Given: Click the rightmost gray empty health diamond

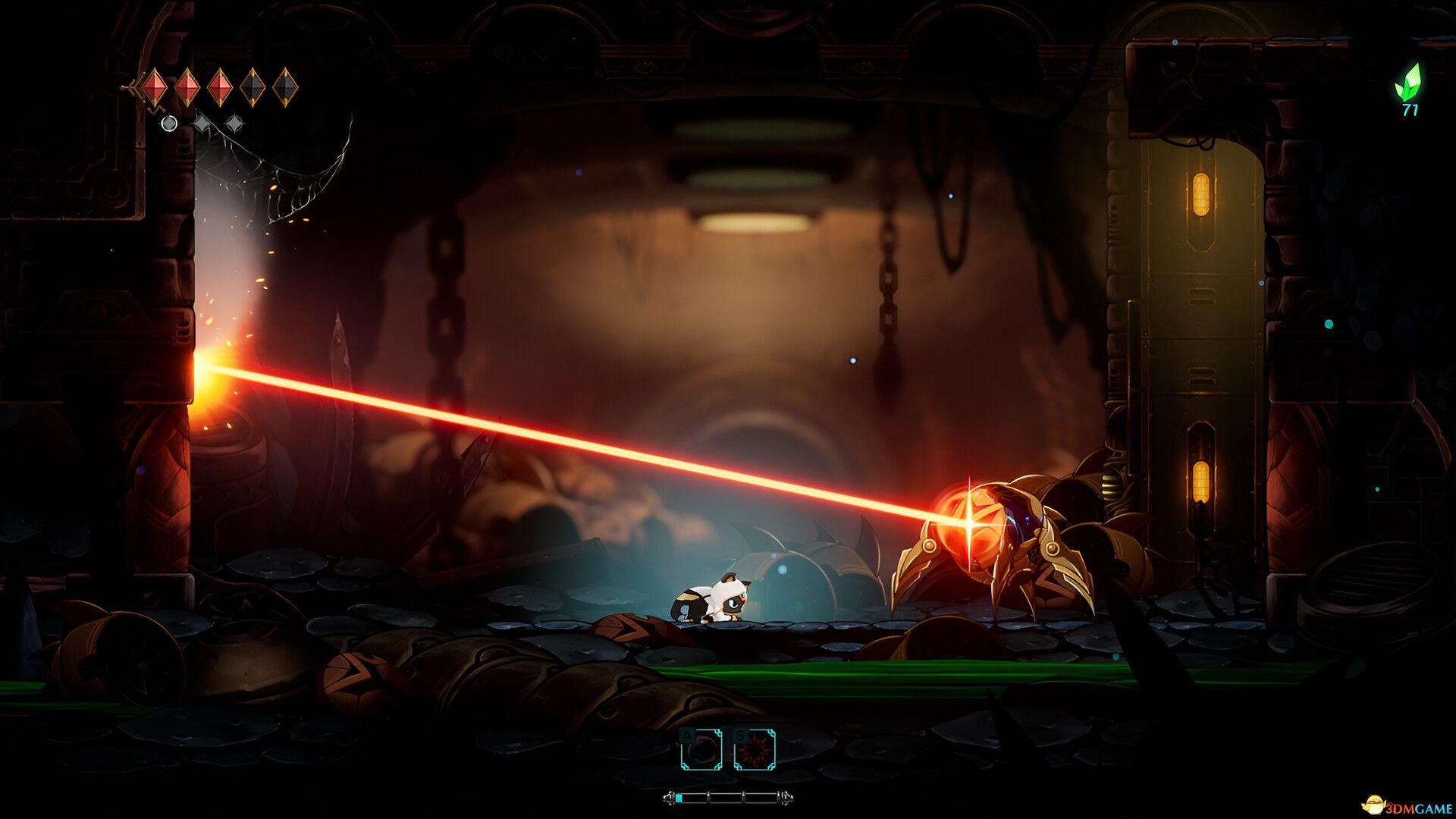Looking at the screenshot, I should 285,86.
